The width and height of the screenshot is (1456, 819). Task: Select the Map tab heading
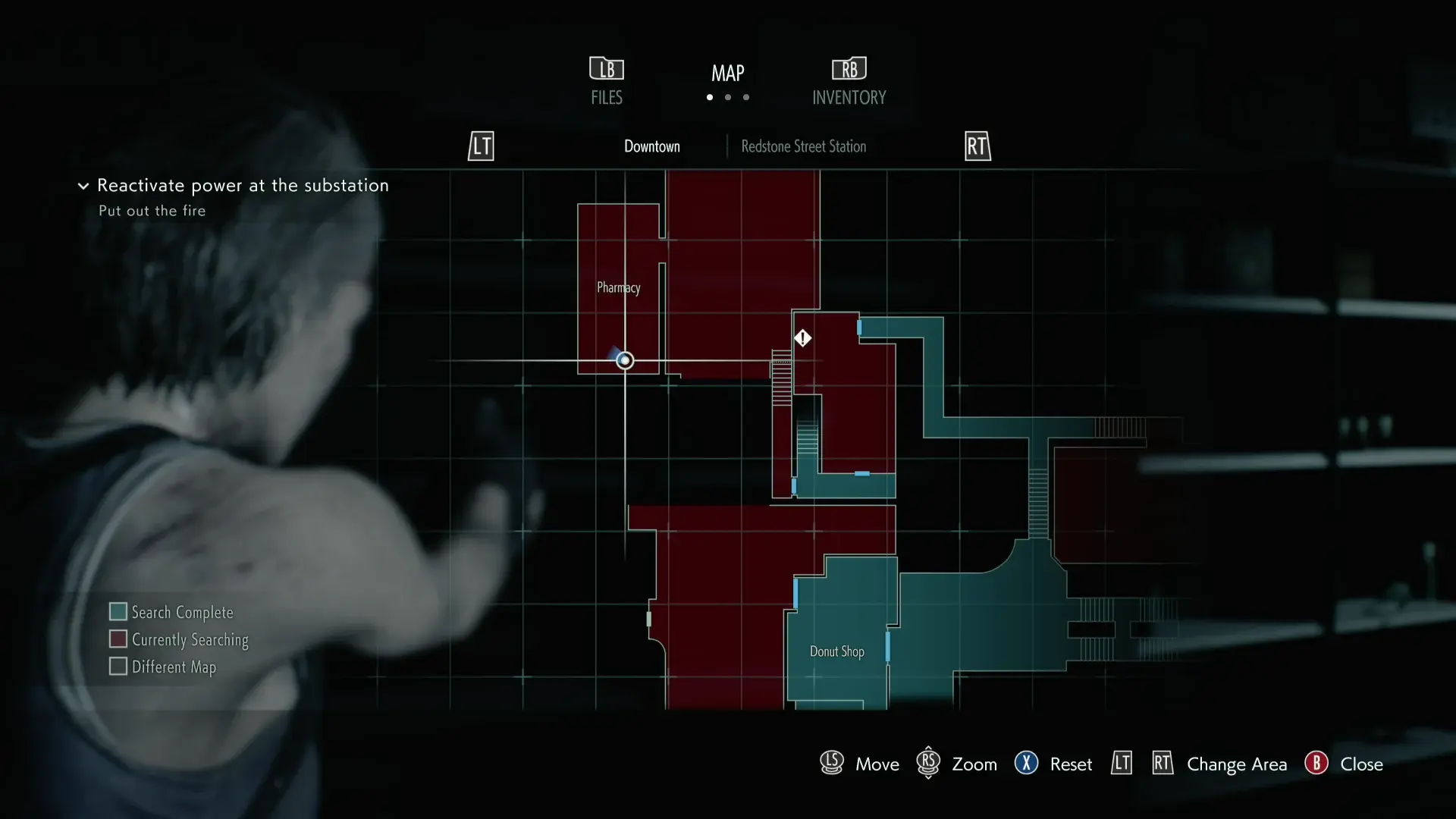(x=727, y=74)
